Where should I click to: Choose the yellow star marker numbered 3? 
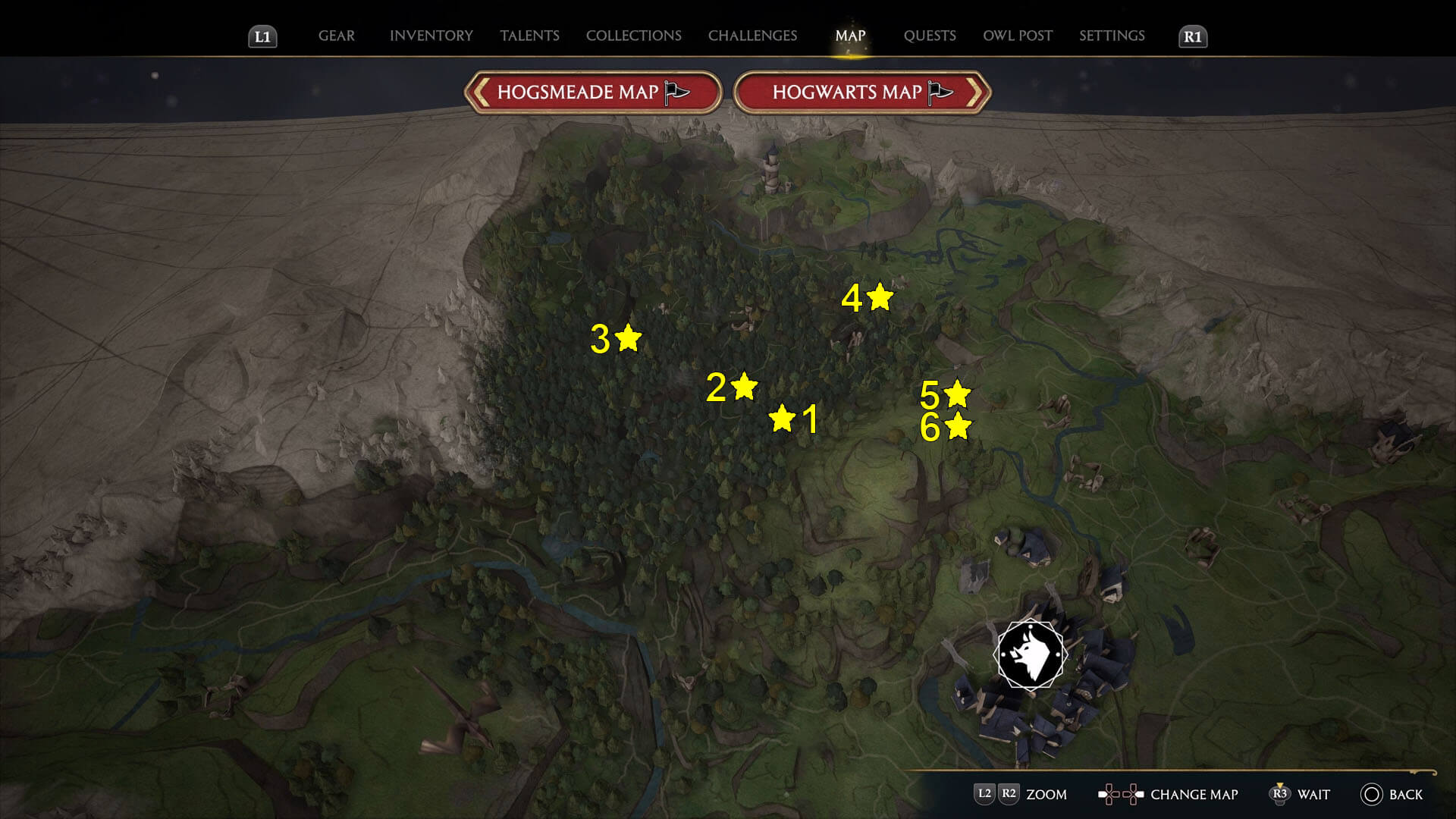tap(628, 337)
